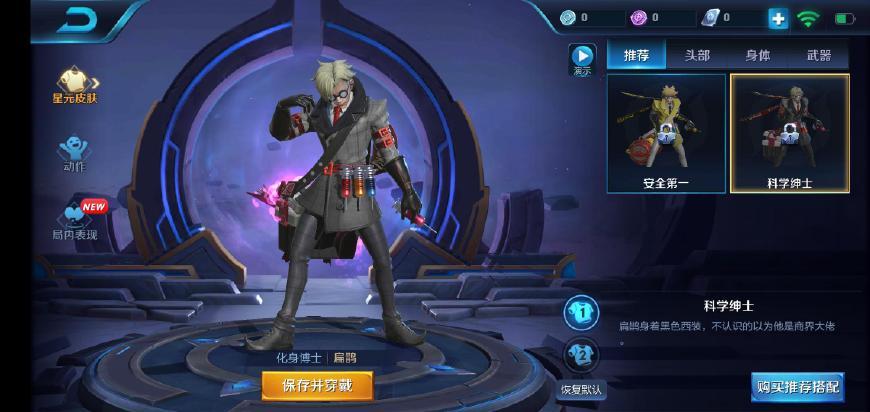The height and width of the screenshot is (412, 870).
Task: Select the 科学绅士 outfit thumbnail
Action: (790, 132)
